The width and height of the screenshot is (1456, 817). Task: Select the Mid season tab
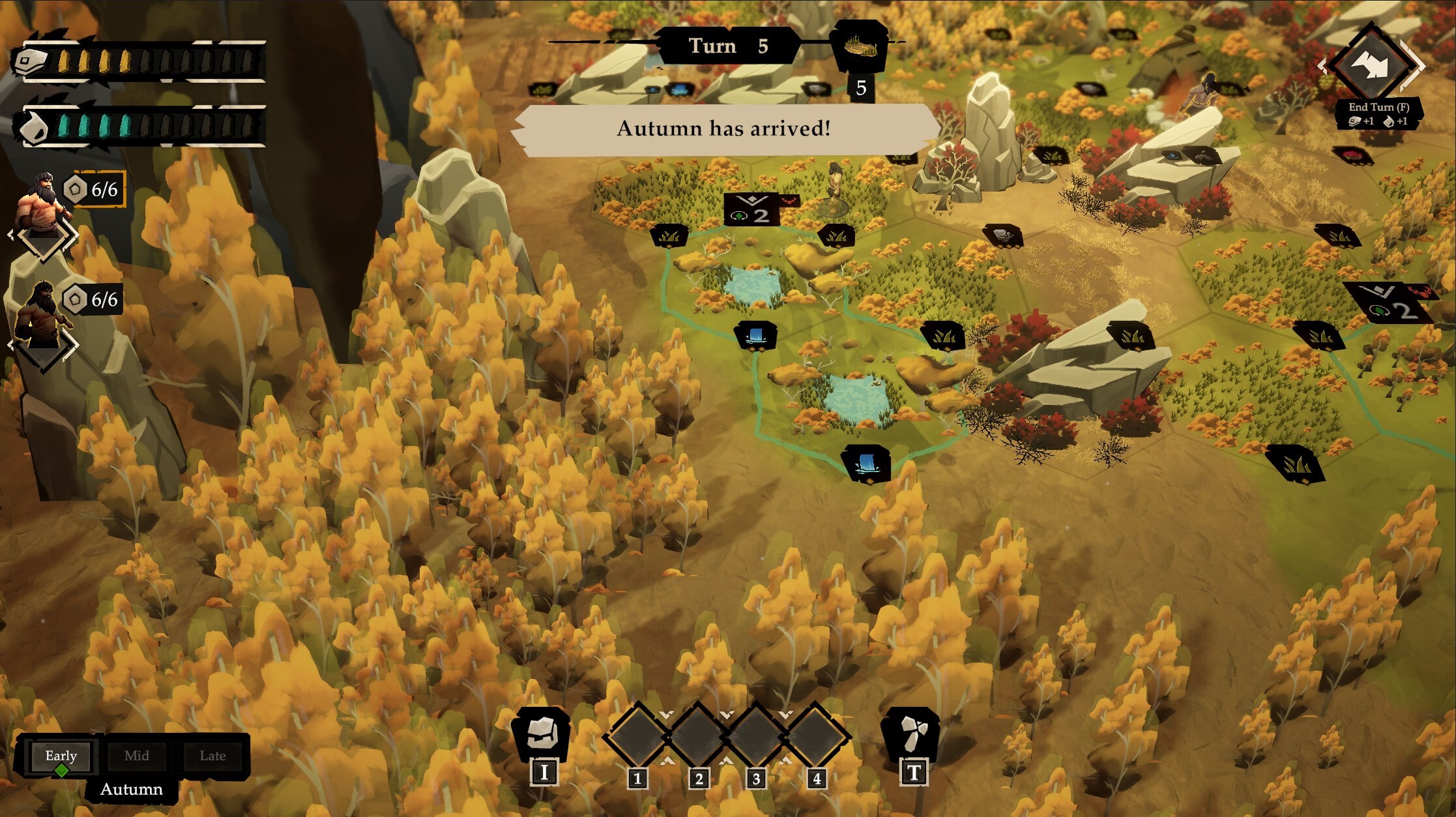137,756
